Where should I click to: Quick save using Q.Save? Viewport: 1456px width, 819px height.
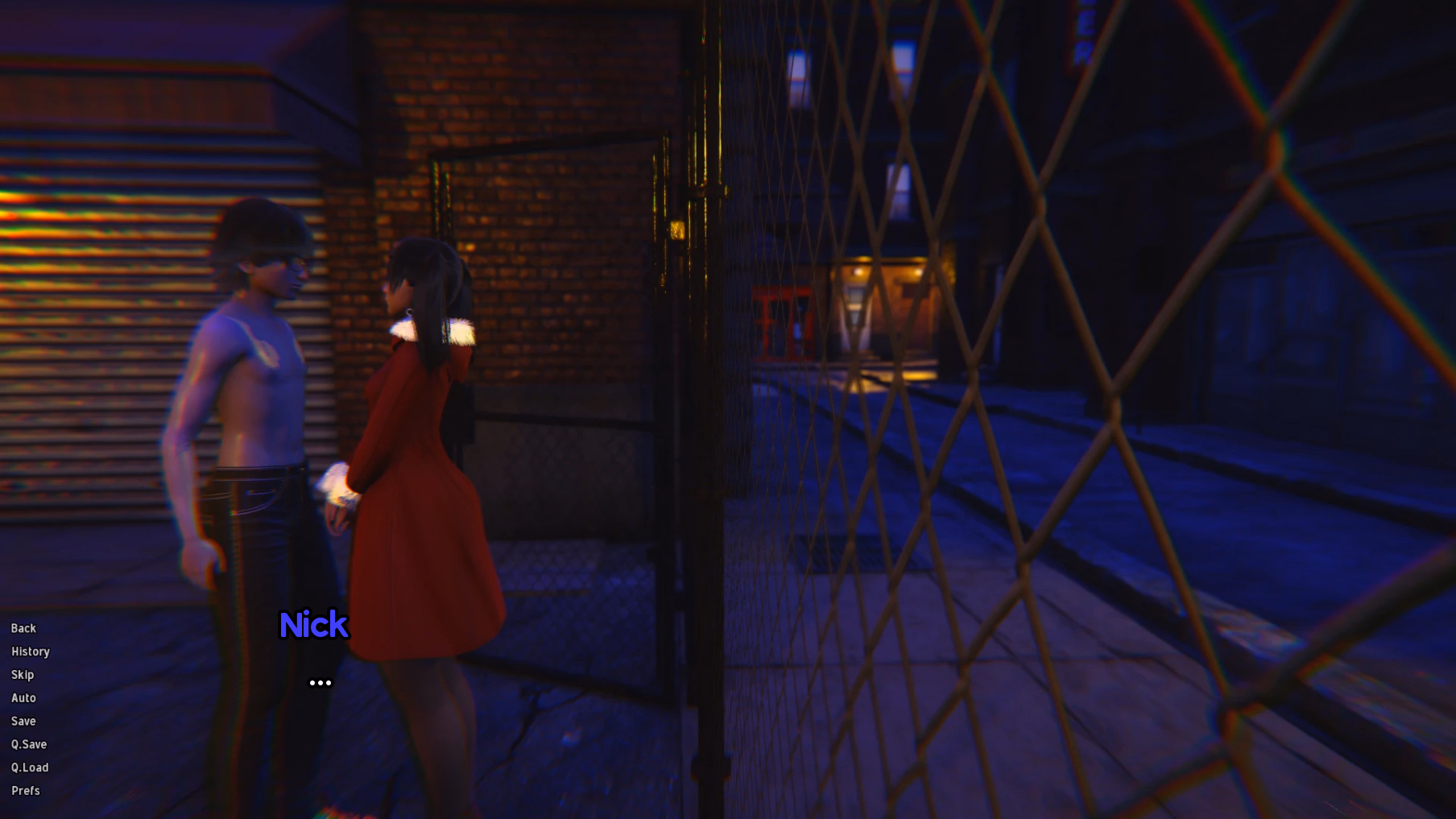tap(28, 744)
